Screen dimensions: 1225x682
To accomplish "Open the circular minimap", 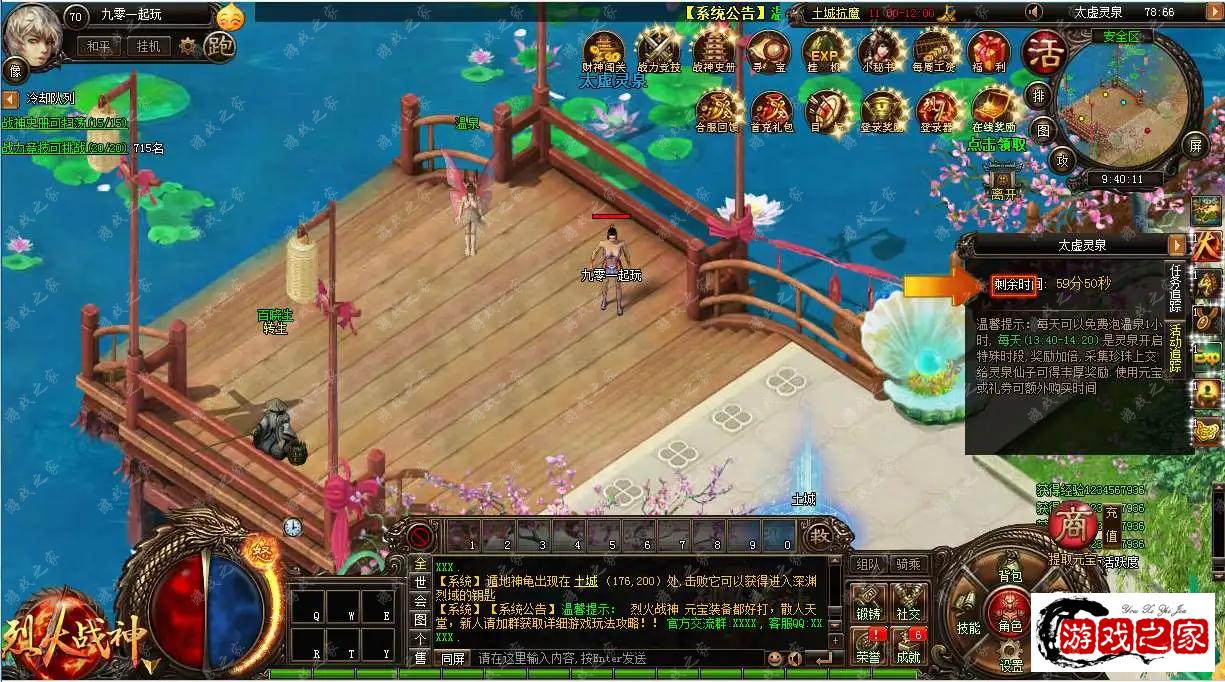I will click(x=1126, y=102).
